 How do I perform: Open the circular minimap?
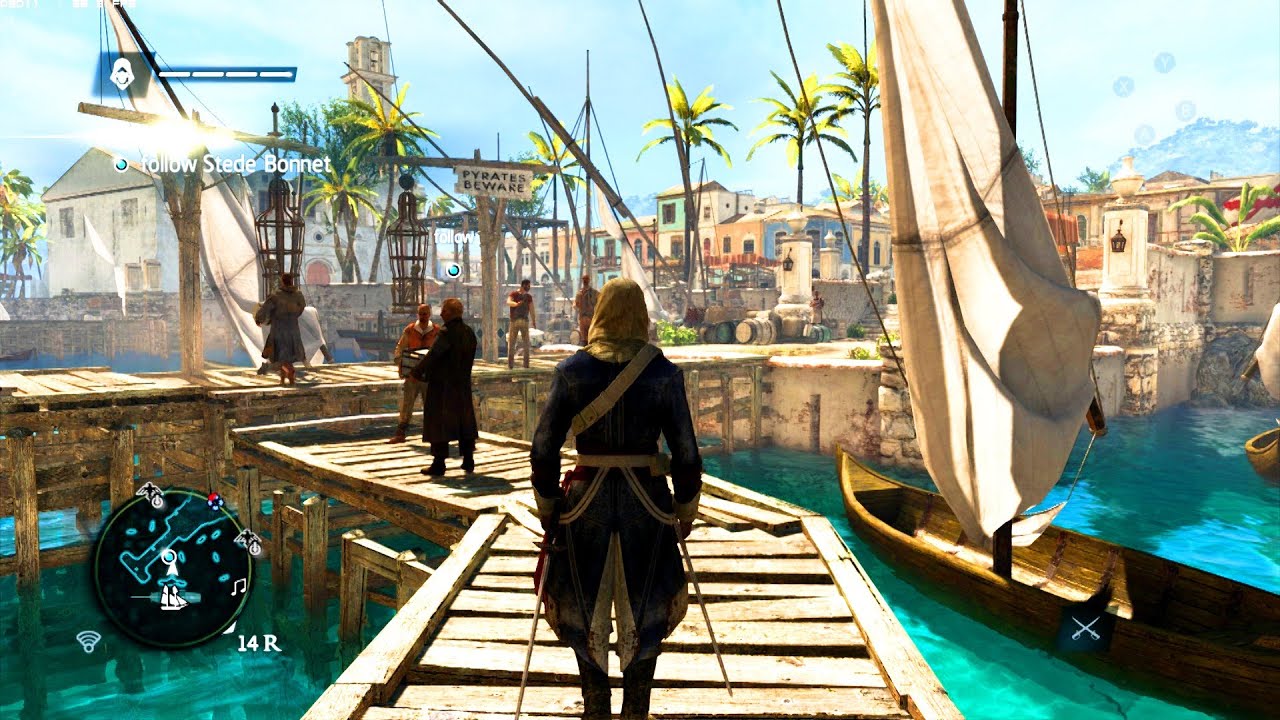173,567
